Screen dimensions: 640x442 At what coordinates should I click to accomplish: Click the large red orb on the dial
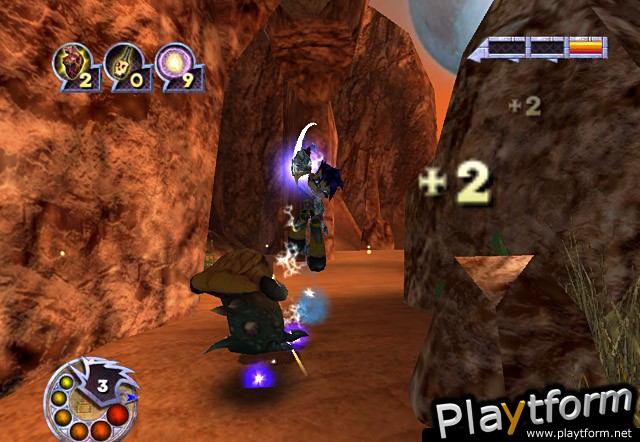pos(117,416)
